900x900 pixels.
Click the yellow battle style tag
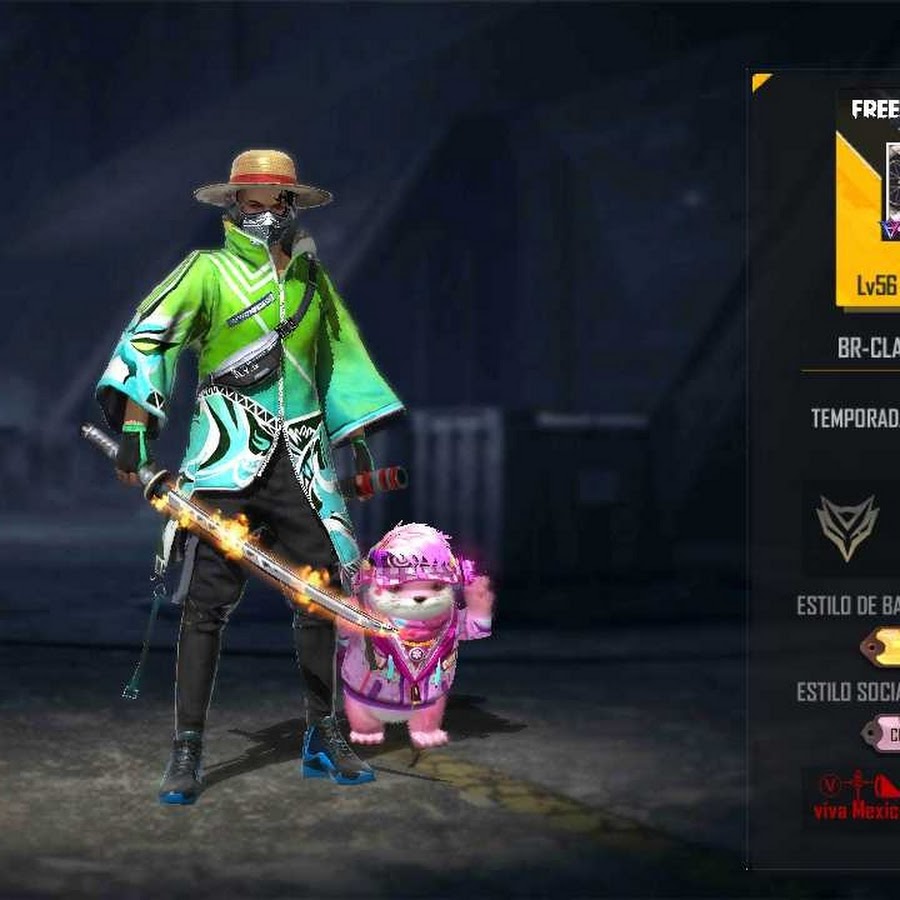tap(880, 648)
